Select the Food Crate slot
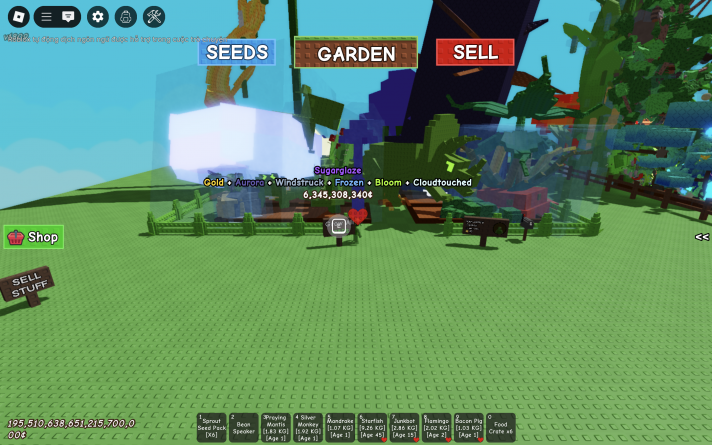The height and width of the screenshot is (445, 712). tap(501, 427)
